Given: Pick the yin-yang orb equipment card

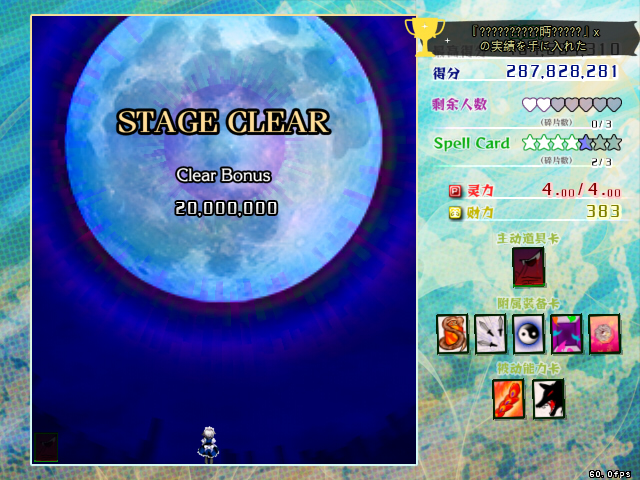Looking at the screenshot, I should [x=528, y=334].
